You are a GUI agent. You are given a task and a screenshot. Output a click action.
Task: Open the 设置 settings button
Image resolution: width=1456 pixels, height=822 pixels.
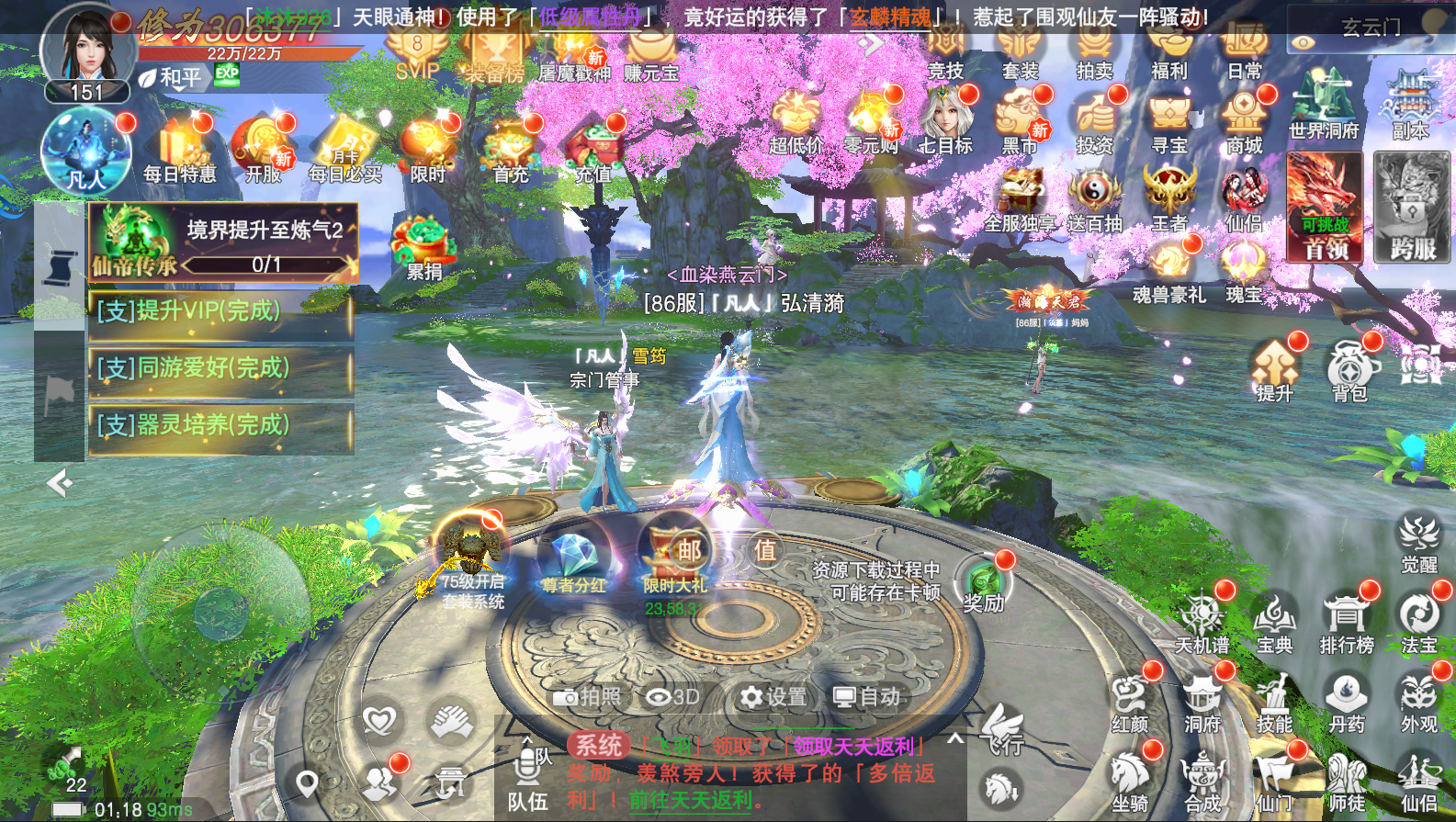(773, 697)
